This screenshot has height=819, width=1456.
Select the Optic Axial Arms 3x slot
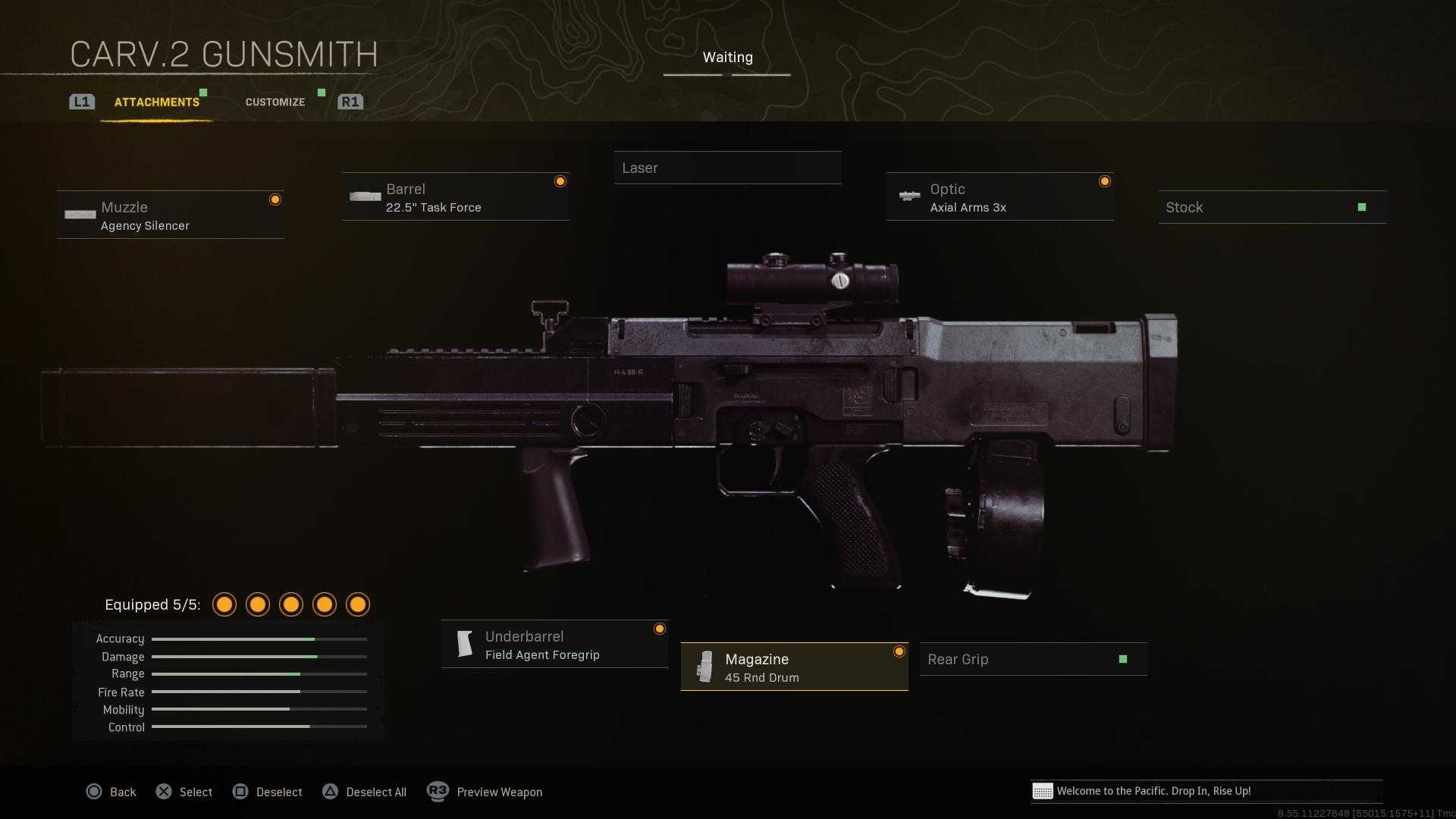pos(999,197)
